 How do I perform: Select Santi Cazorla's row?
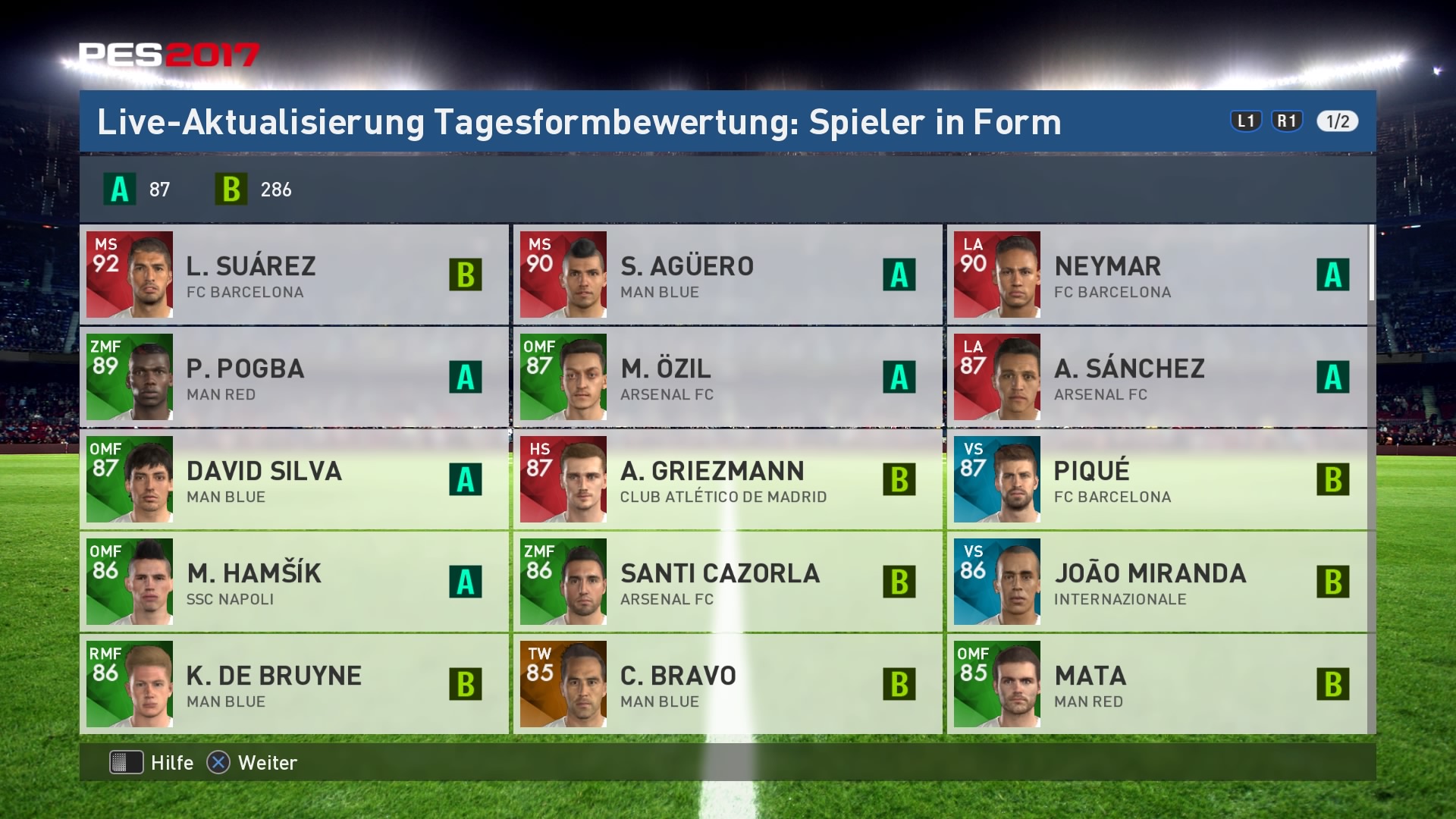pos(728,582)
